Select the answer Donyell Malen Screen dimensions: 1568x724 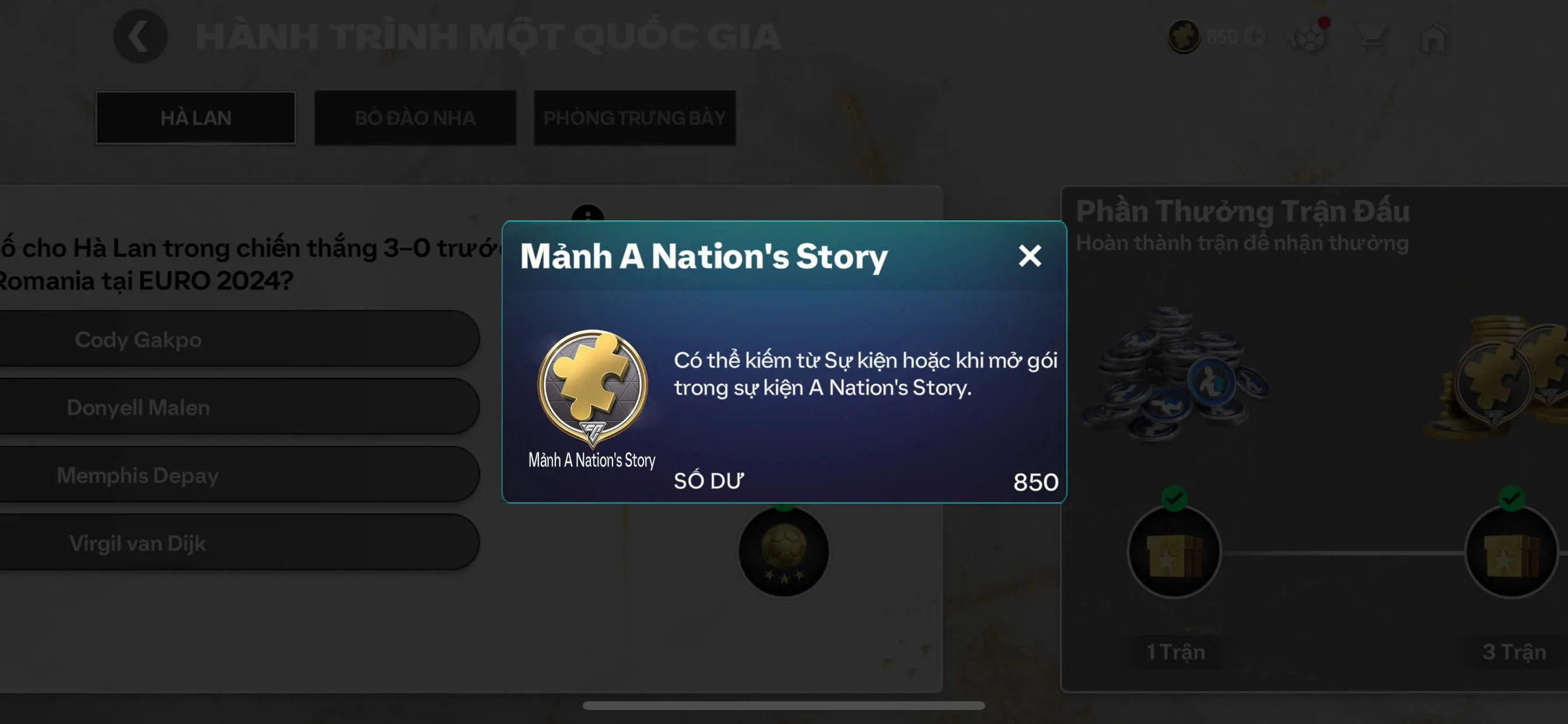point(237,407)
